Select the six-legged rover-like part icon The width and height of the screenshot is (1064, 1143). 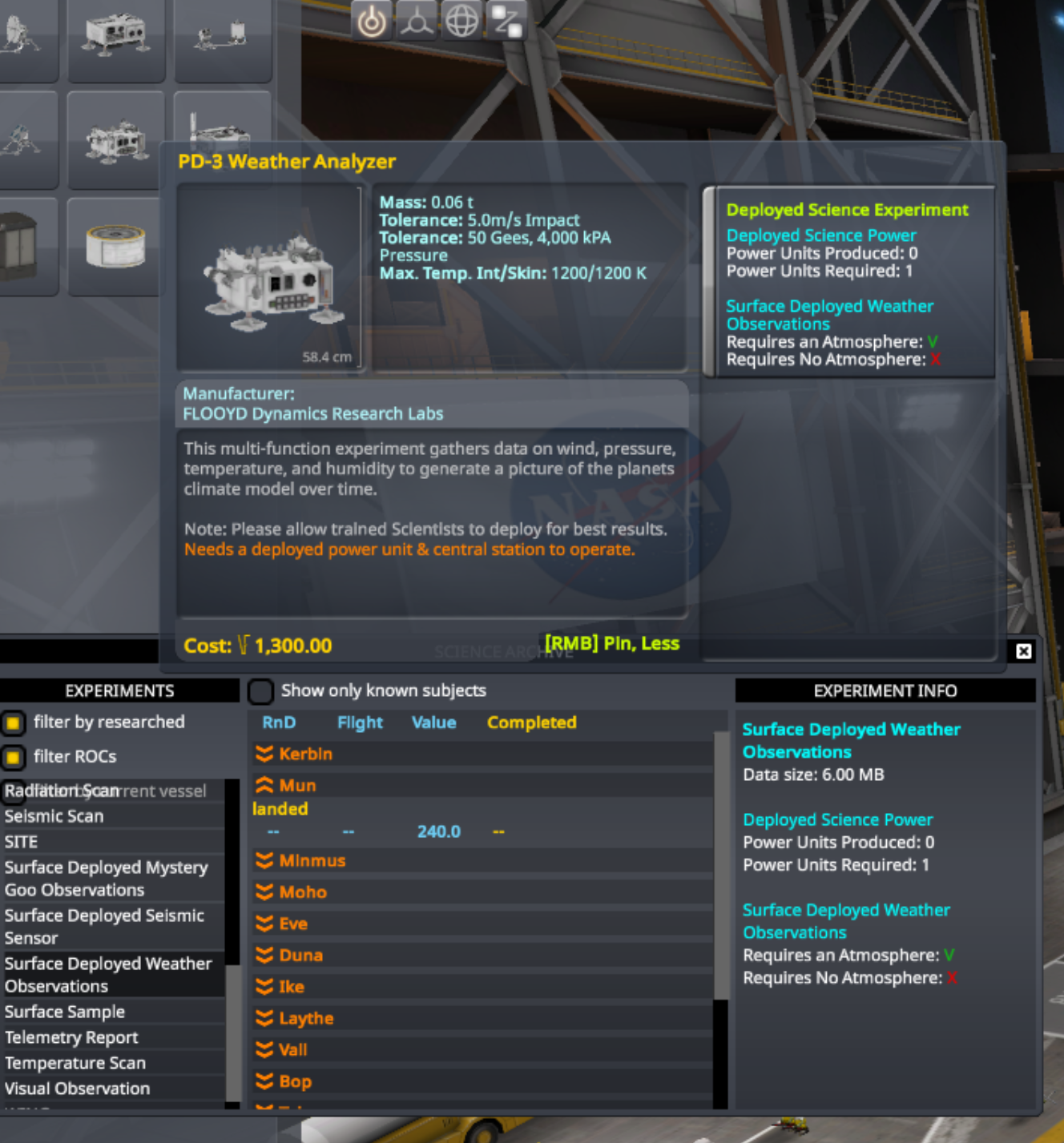pos(116,140)
